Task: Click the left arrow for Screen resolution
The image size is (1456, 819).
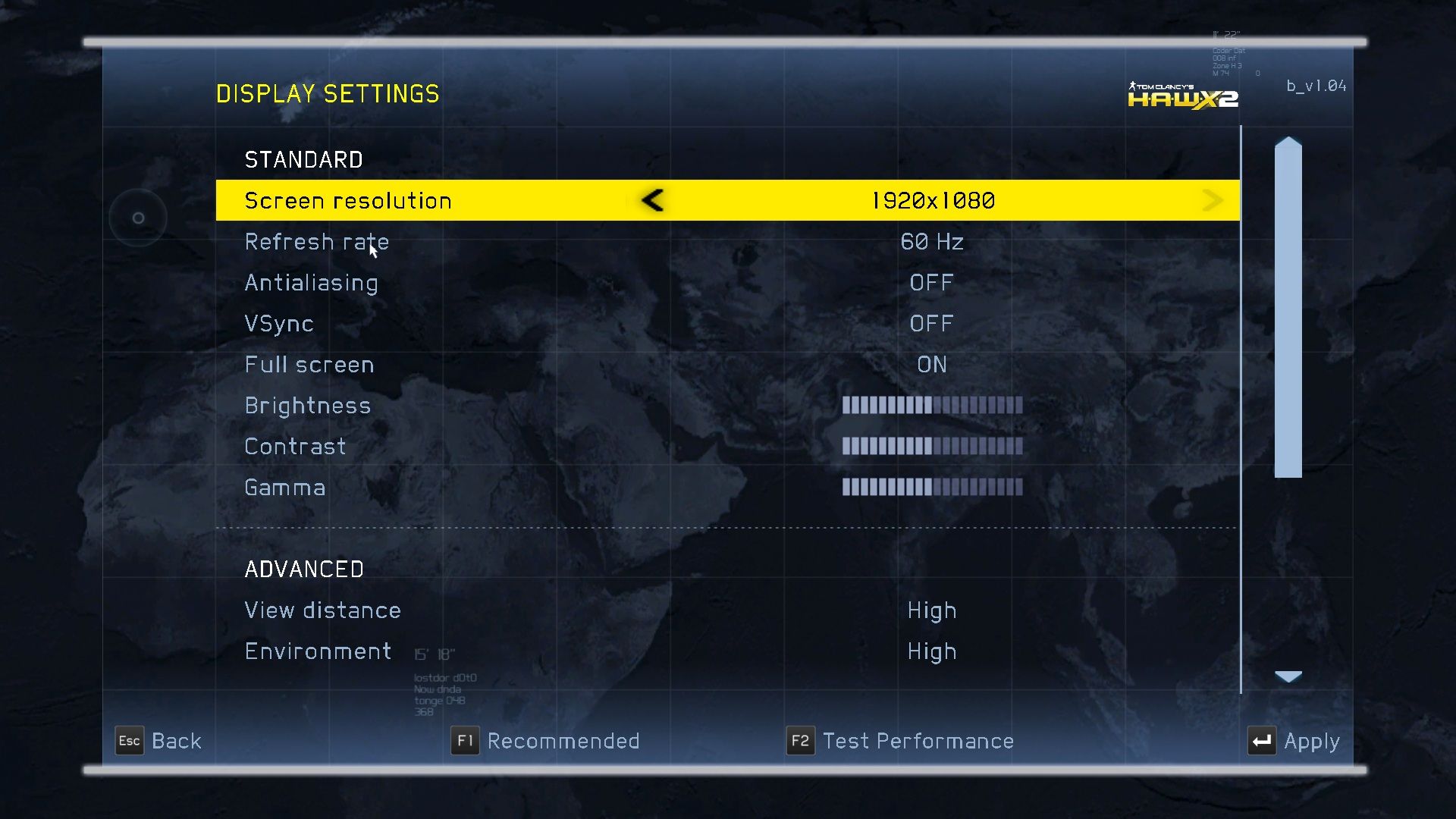Action: click(652, 200)
